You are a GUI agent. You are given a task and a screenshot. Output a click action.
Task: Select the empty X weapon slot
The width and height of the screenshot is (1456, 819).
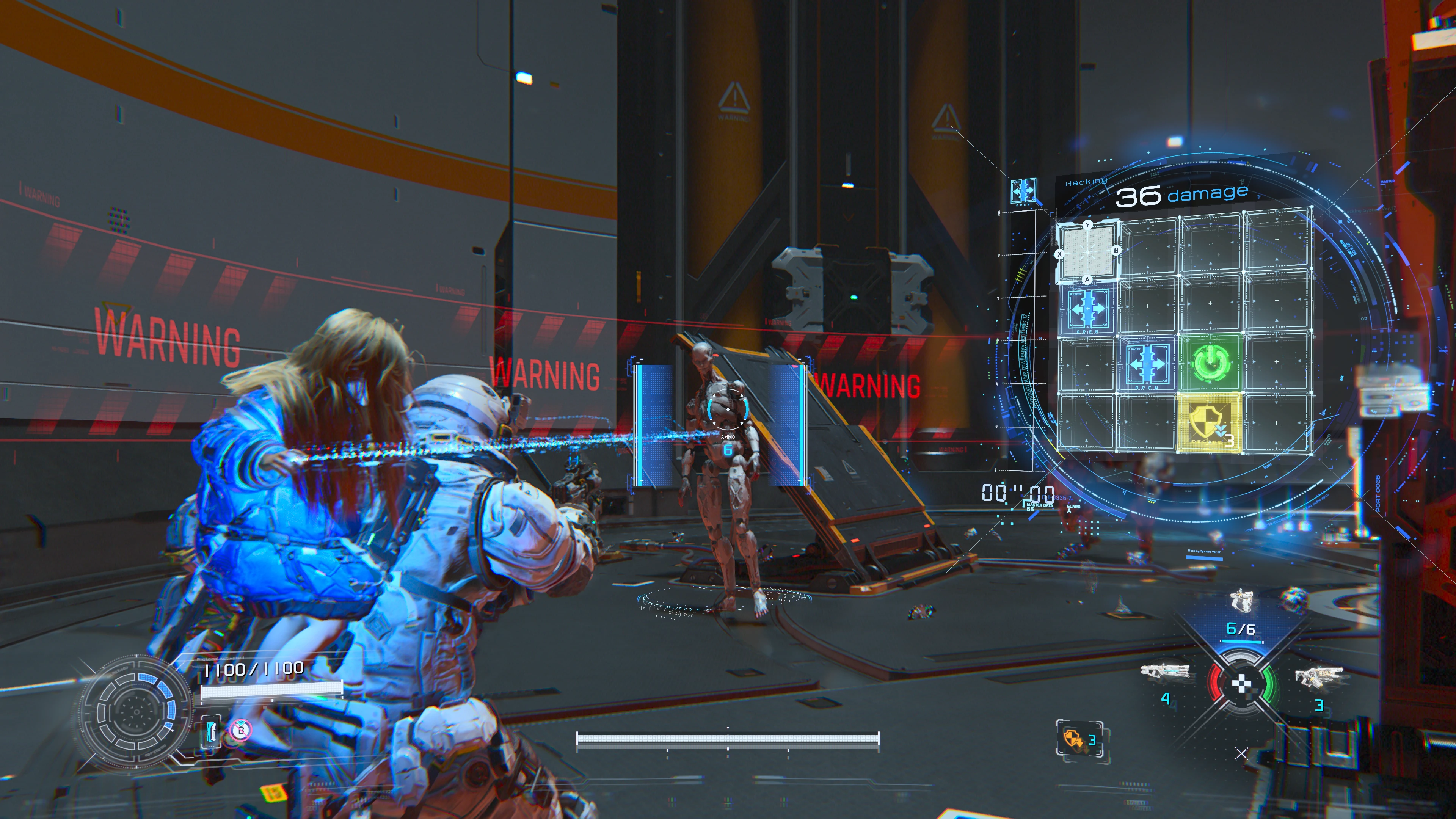pyautogui.click(x=1241, y=753)
